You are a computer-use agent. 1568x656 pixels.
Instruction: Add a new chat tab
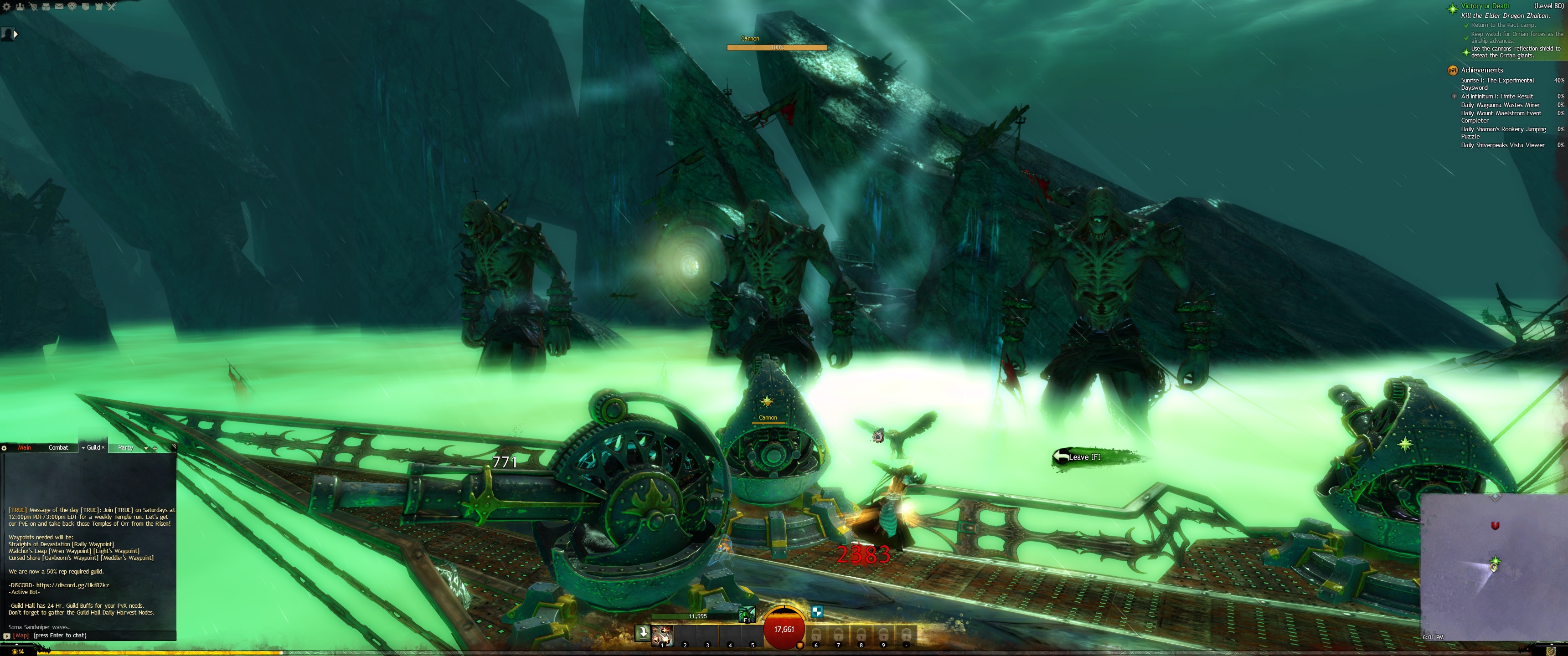tap(155, 448)
